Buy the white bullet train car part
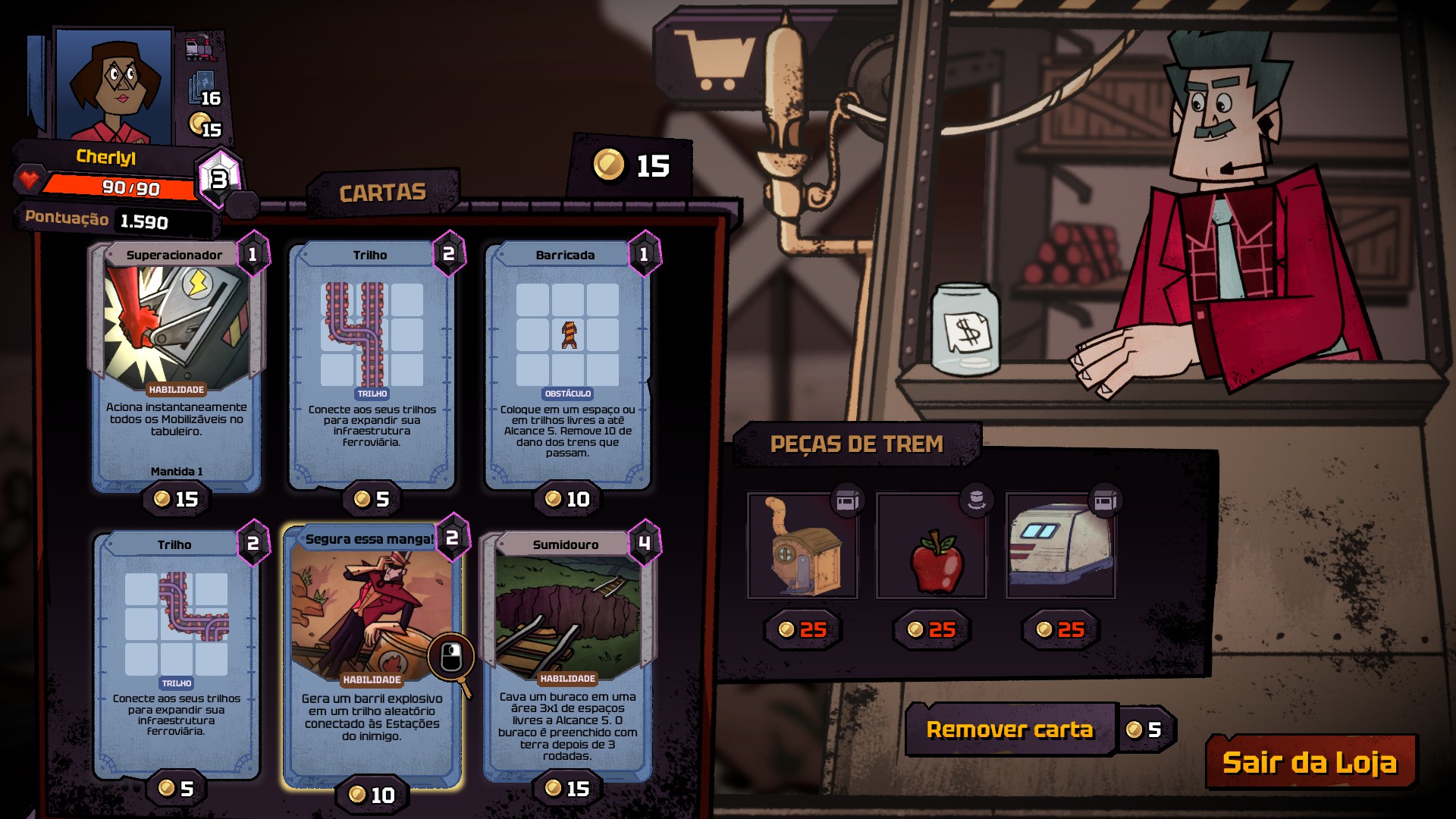Image resolution: width=1456 pixels, height=819 pixels. (1060, 546)
